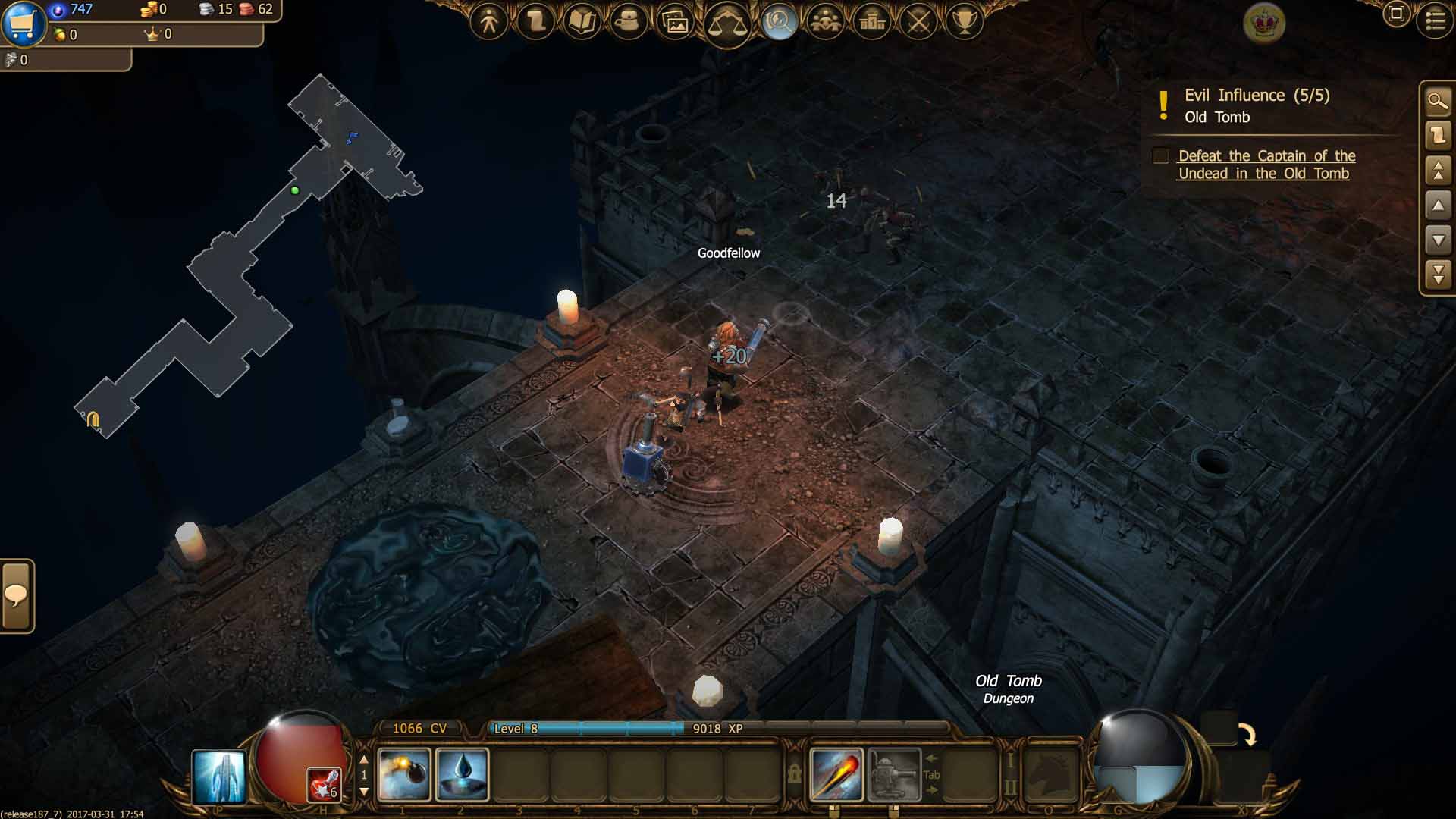The height and width of the screenshot is (819, 1456).
Task: Show the leaderboard podium icon
Action: pyautogui.click(x=872, y=21)
